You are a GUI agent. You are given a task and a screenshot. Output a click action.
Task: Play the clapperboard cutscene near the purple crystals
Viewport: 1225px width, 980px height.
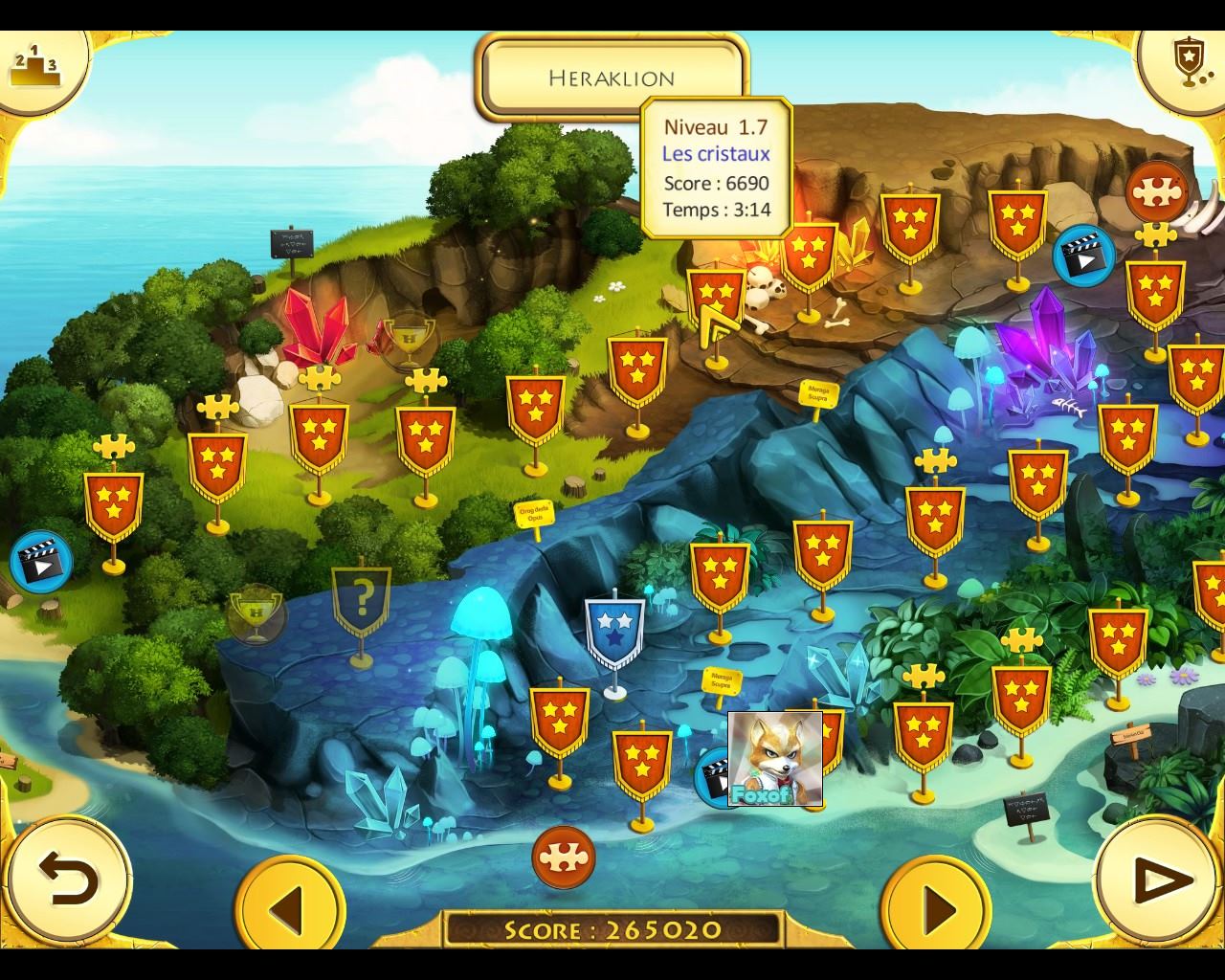coord(1083,256)
